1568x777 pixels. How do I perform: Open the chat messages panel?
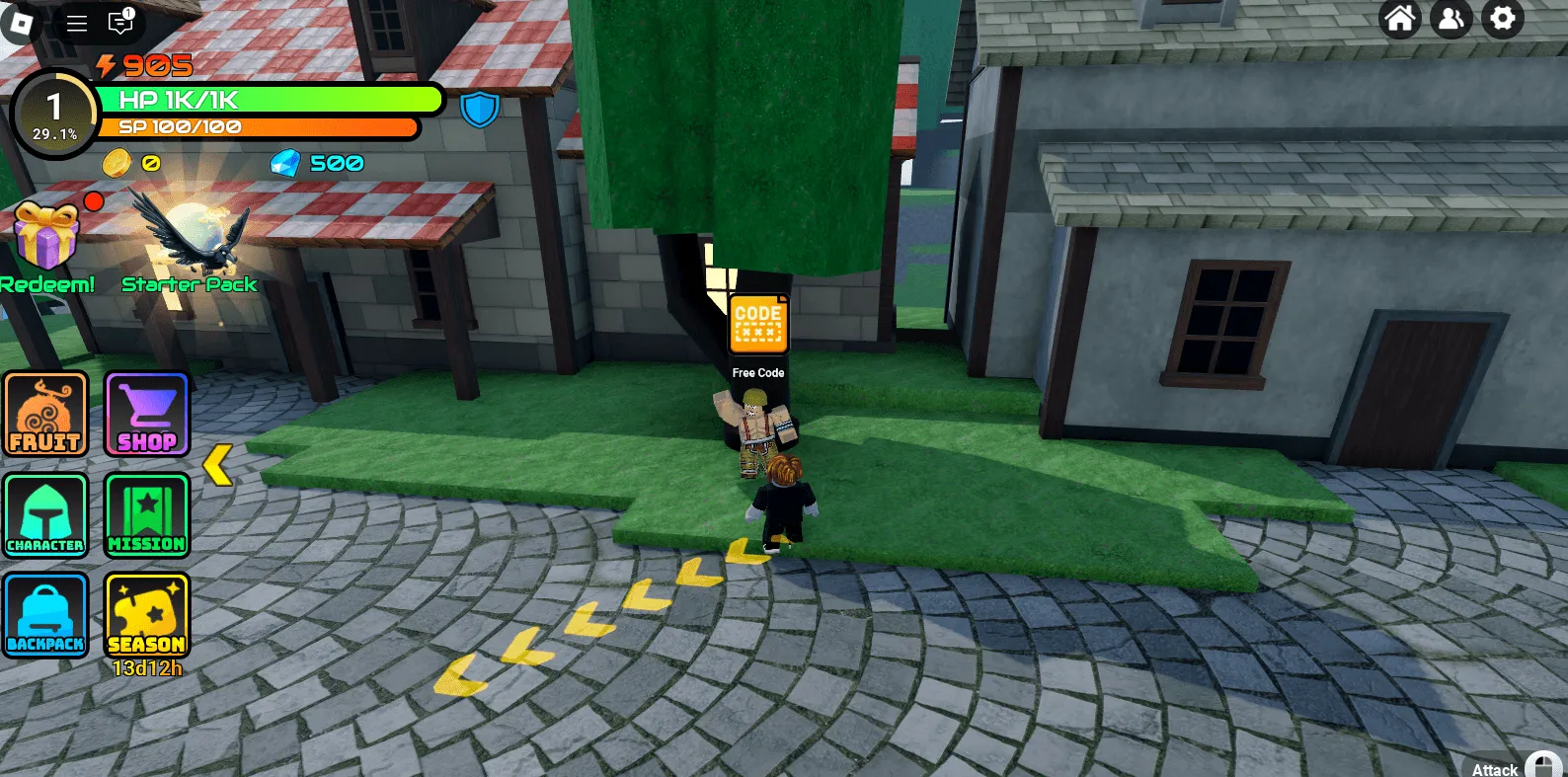click(118, 24)
